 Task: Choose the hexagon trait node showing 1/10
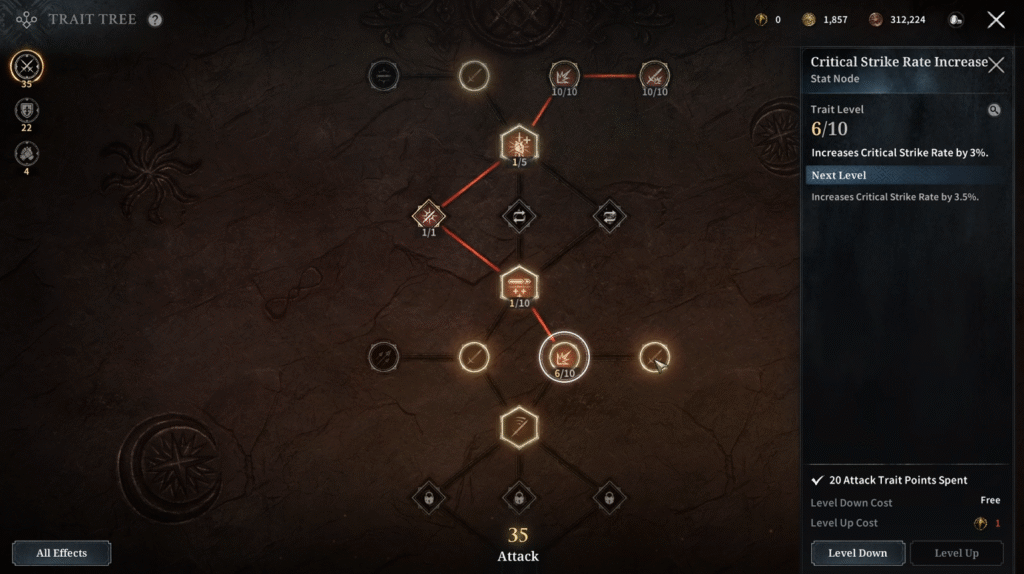[519, 285]
